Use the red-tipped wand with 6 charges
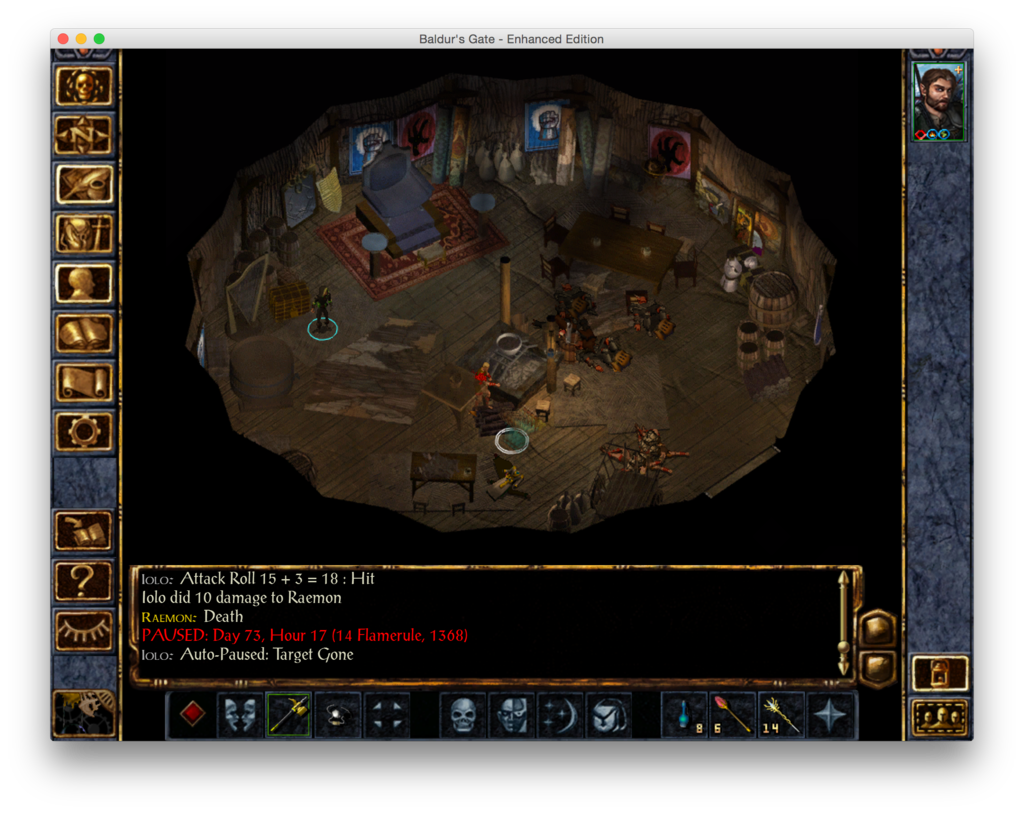Screen dimensions: 1024x813 click(733, 714)
